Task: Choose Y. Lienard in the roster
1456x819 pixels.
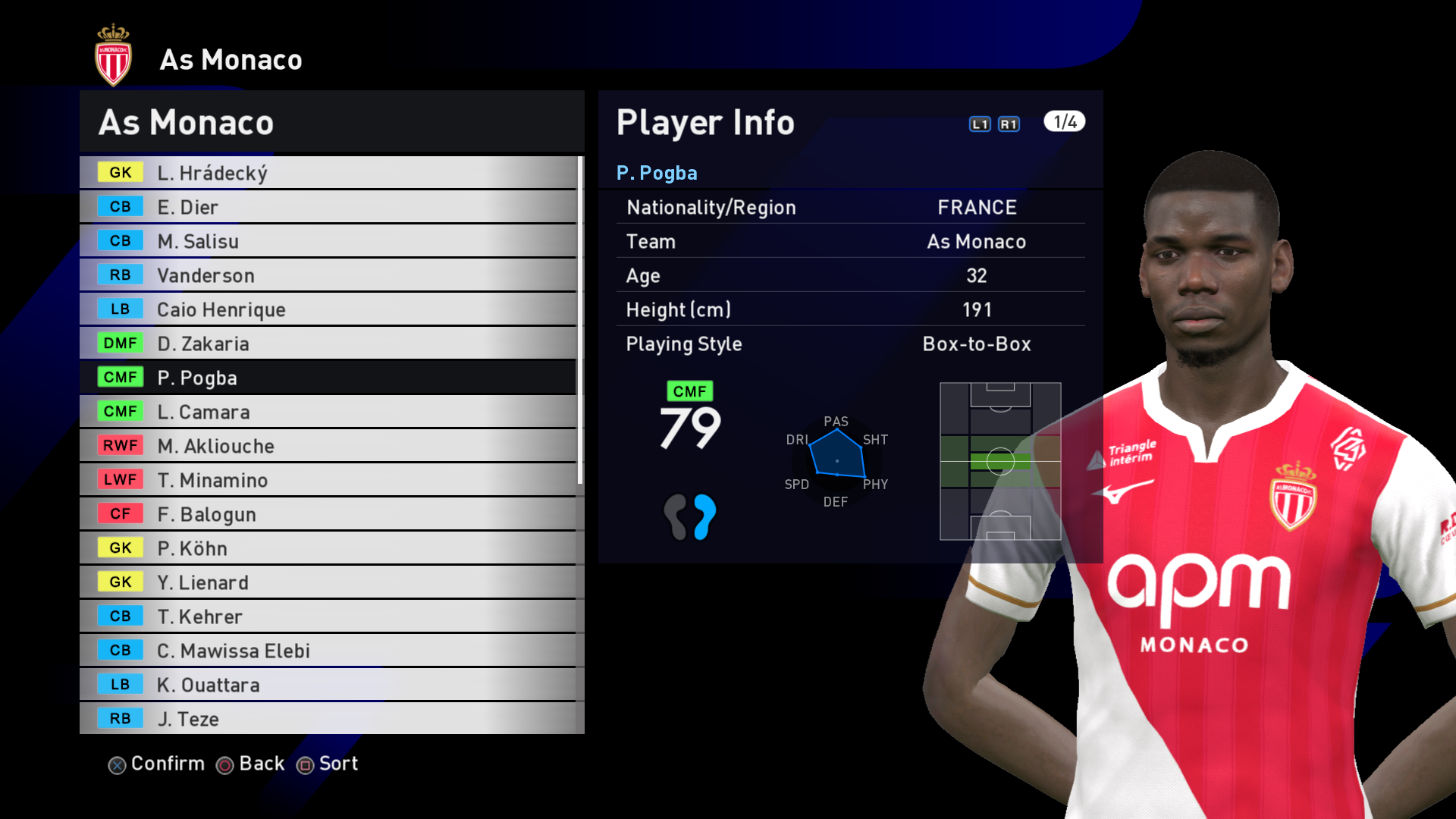Action: 328,582
